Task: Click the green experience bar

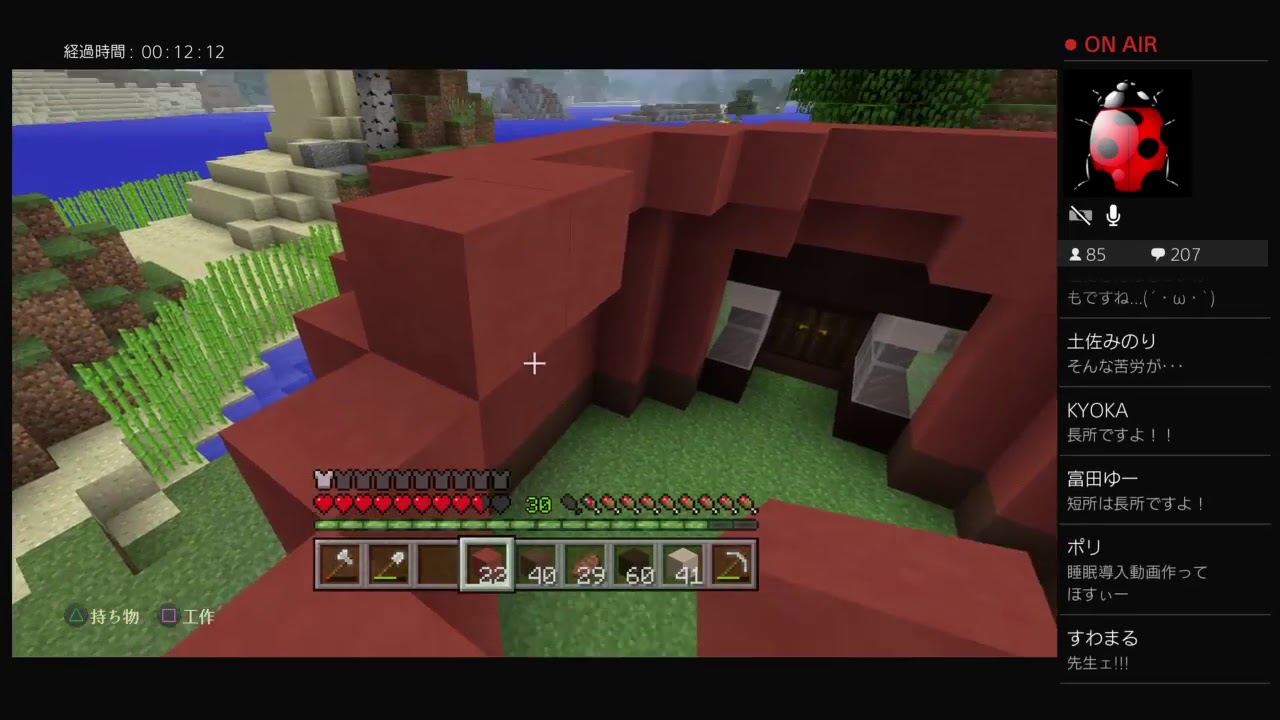Action: tap(536, 523)
